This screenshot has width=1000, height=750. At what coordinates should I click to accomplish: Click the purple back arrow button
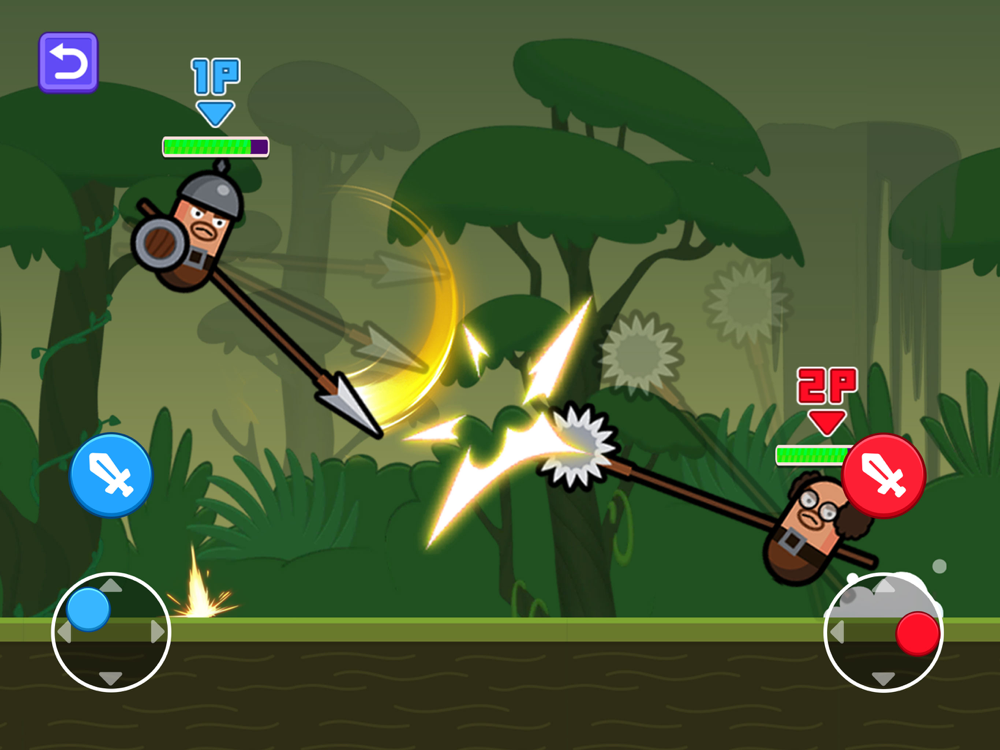point(68,62)
